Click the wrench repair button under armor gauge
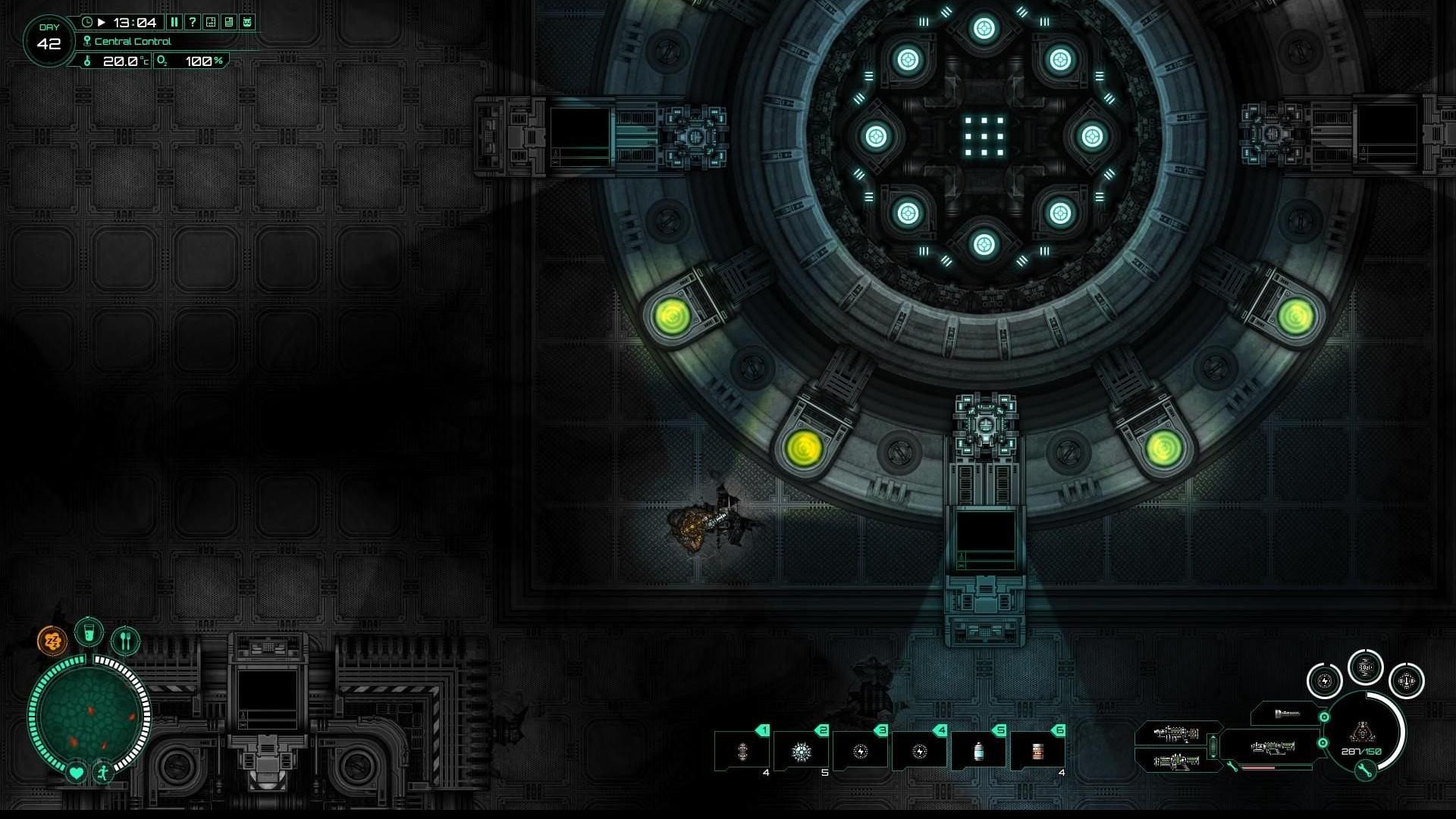 click(x=1364, y=771)
